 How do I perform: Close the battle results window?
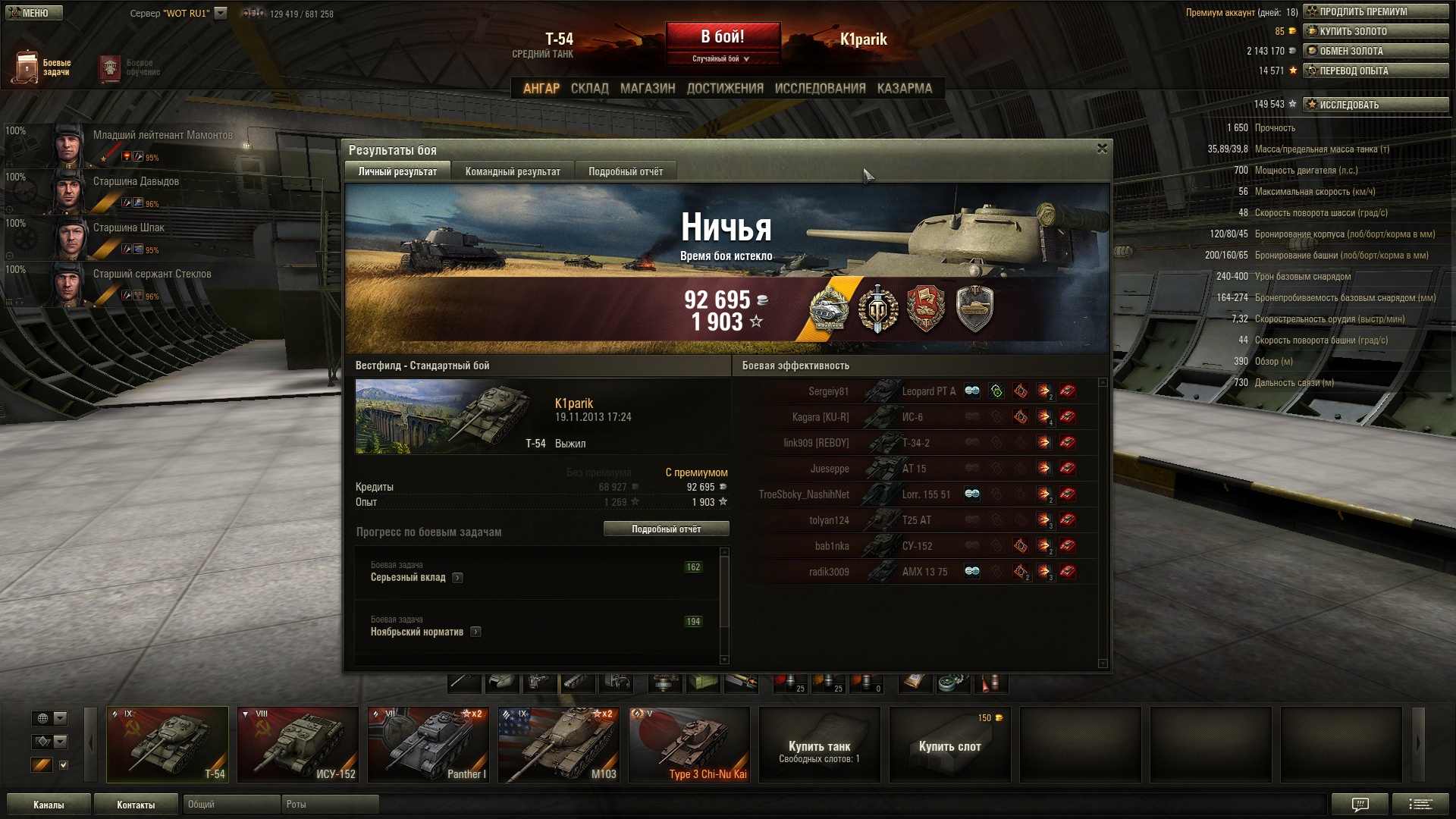coord(1102,149)
